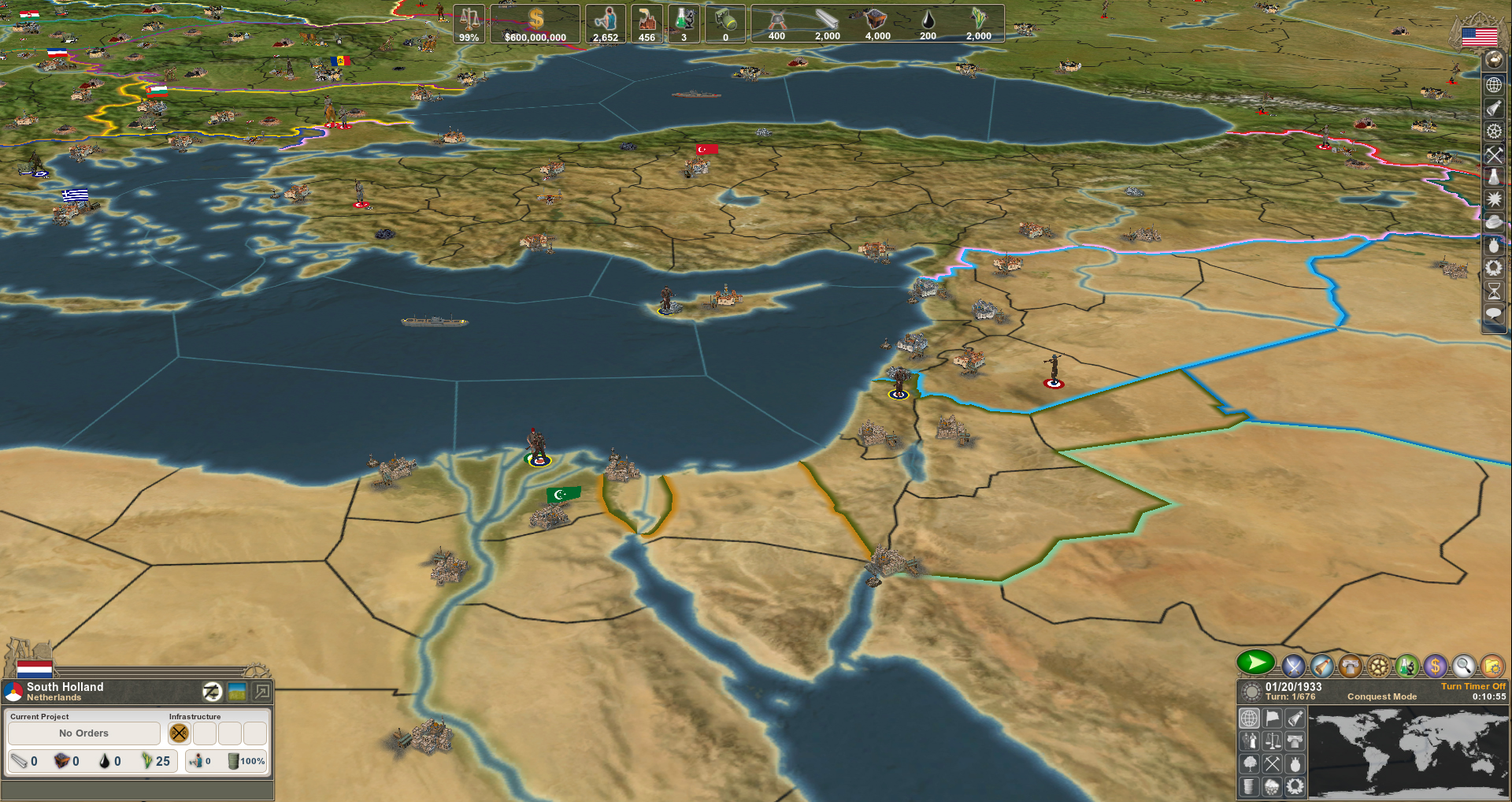Open the dollar sign finance screen

(1435, 666)
